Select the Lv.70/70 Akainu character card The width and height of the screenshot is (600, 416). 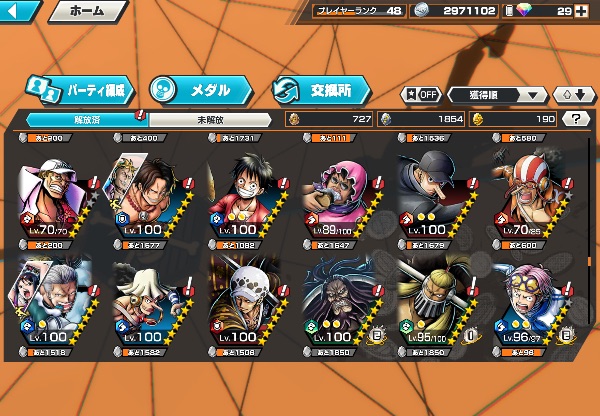[54, 191]
